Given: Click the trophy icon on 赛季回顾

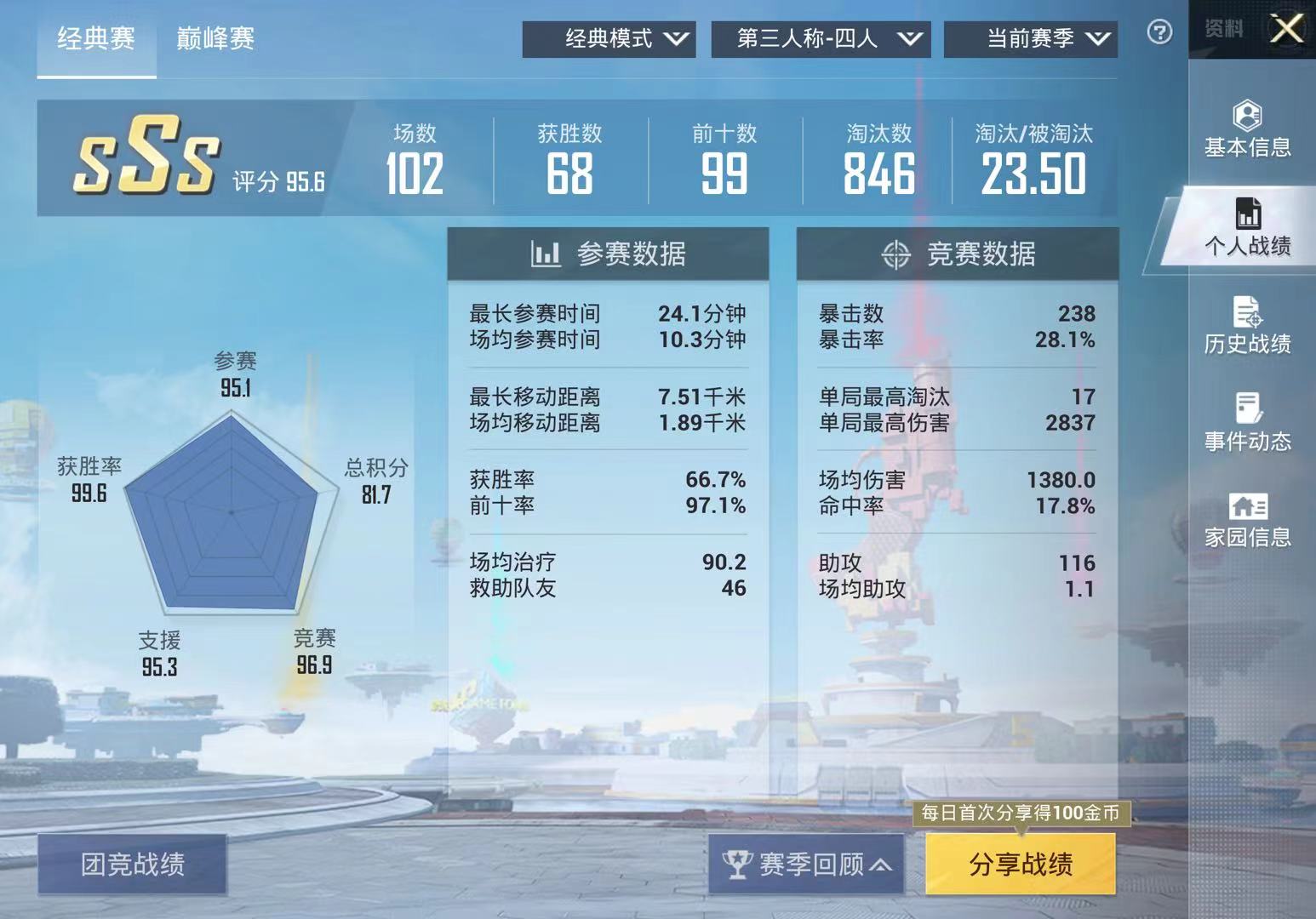Looking at the screenshot, I should click(740, 863).
